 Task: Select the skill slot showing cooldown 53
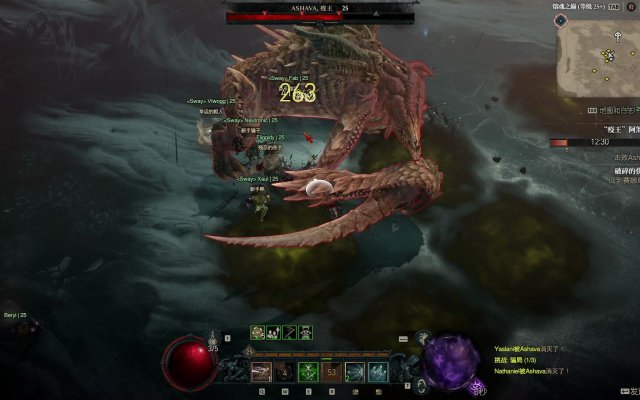click(x=332, y=372)
